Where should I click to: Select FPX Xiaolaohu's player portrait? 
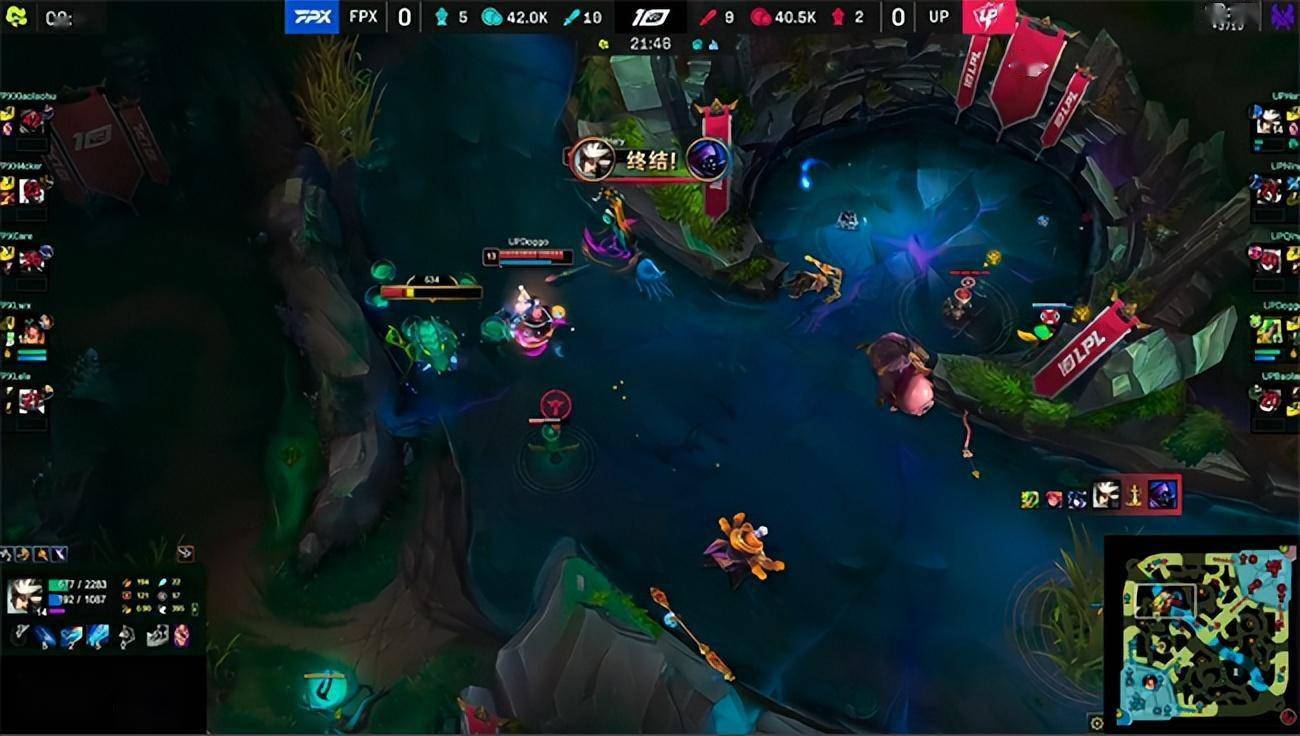[x=31, y=122]
